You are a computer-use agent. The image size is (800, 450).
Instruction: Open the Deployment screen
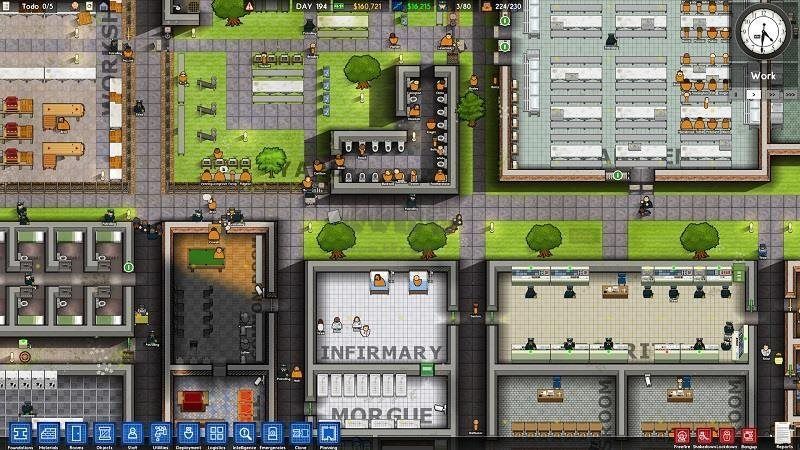pos(186,433)
